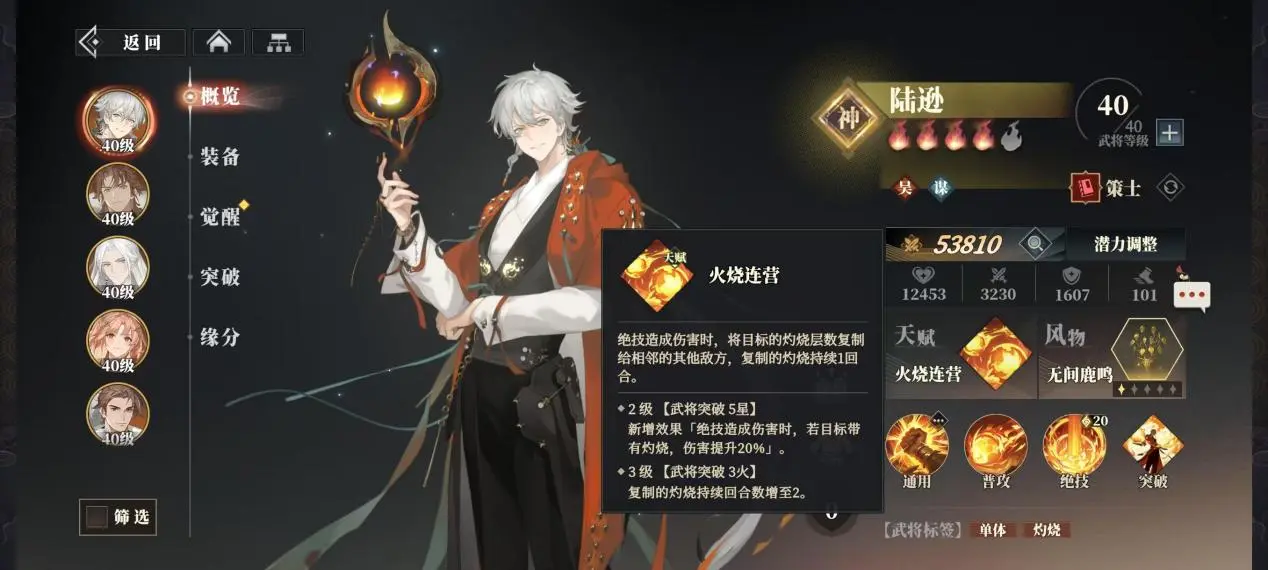Open the home screen icon
1268x570 pixels.
pyautogui.click(x=219, y=42)
